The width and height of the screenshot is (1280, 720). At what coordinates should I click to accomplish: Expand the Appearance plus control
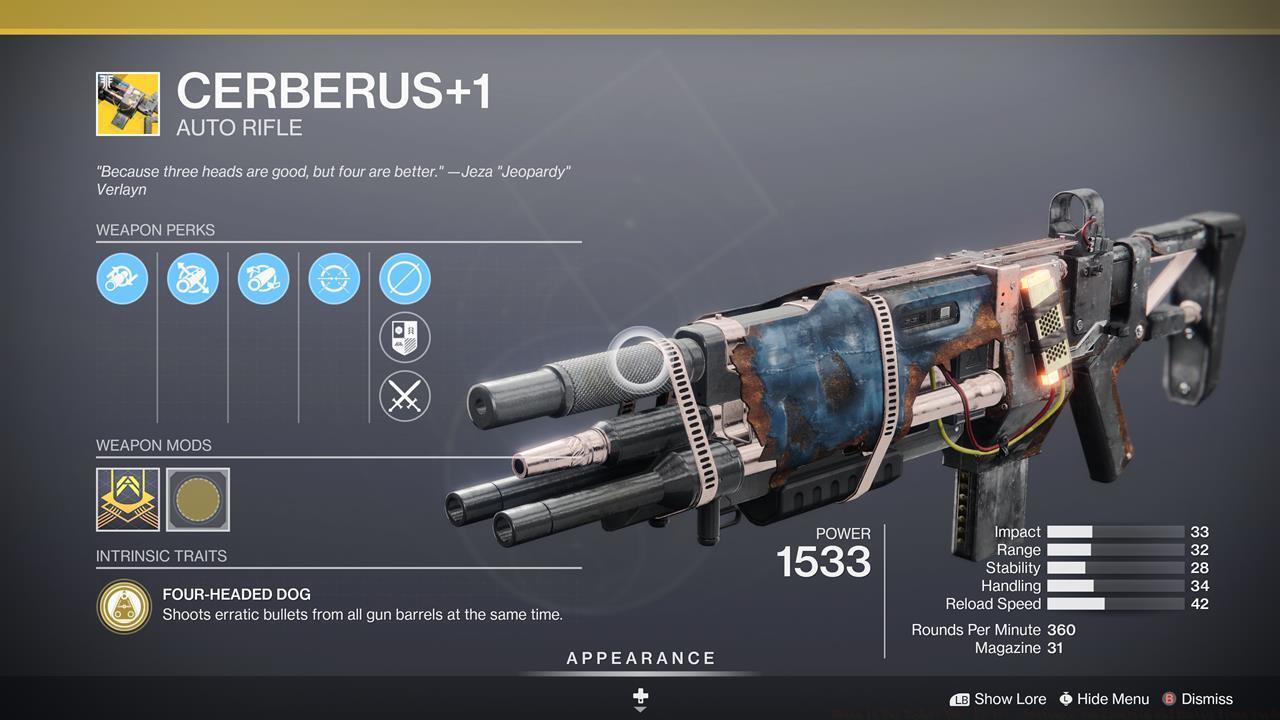(x=639, y=694)
